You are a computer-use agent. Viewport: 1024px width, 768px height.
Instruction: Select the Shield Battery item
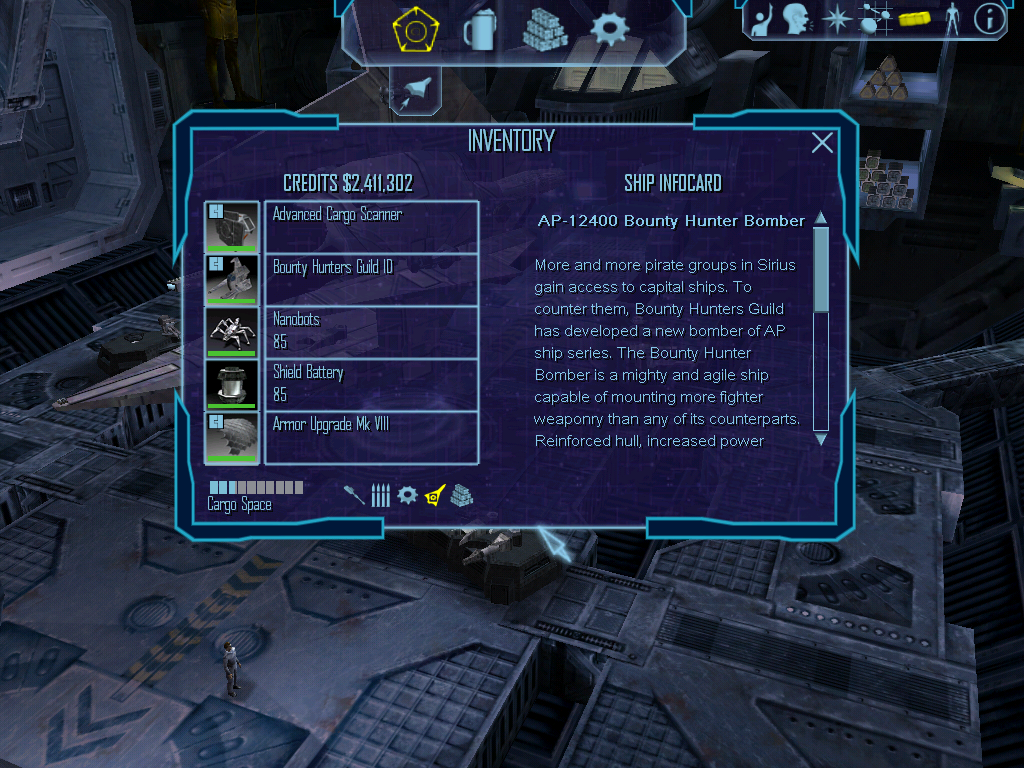371,384
